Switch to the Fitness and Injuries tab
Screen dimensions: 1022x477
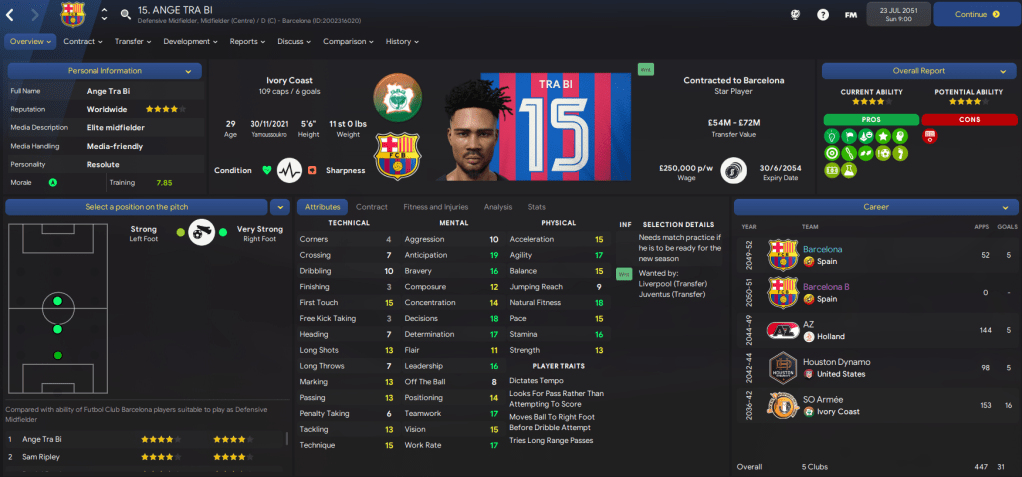coord(435,207)
